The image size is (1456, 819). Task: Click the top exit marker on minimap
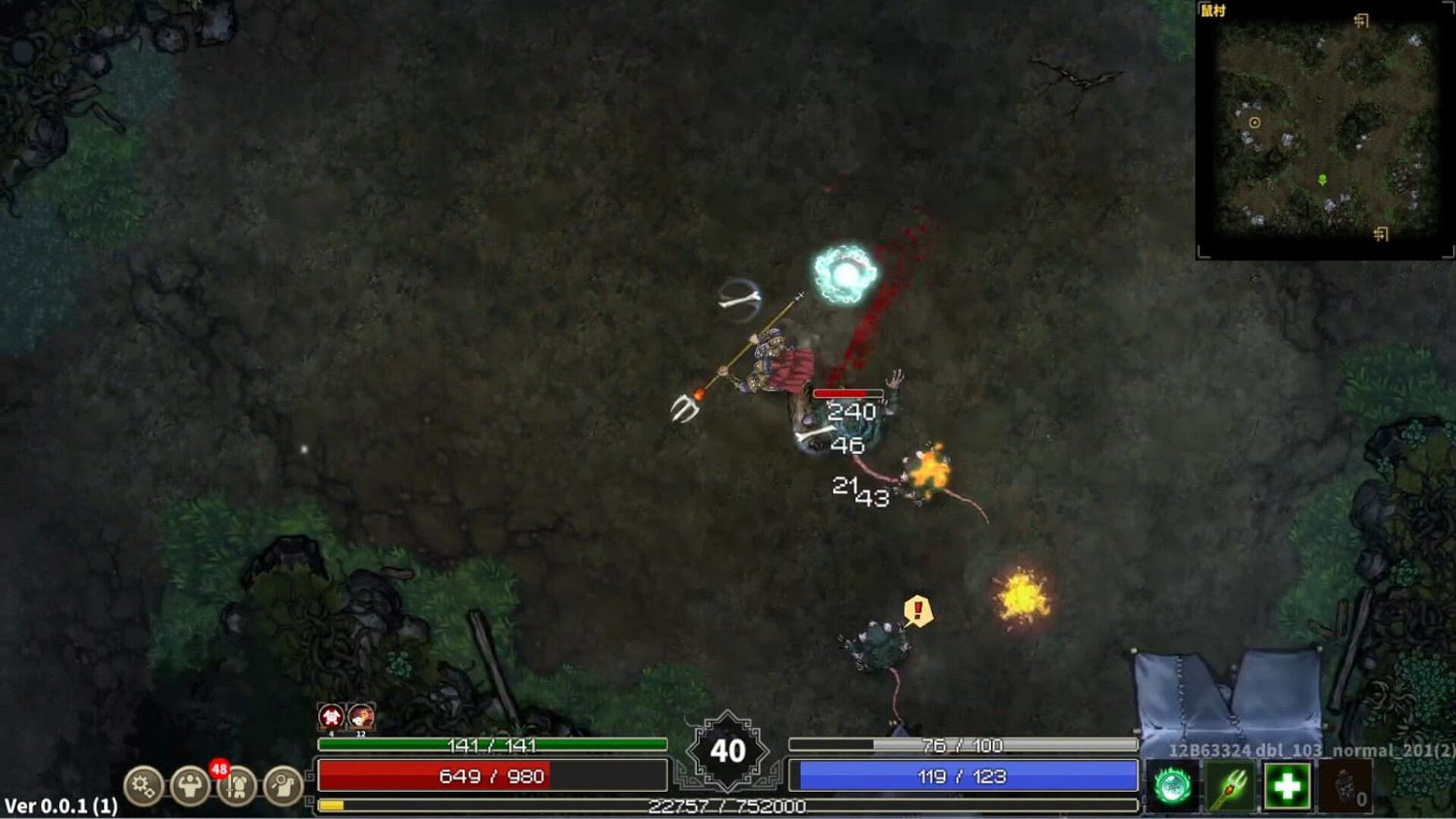click(x=1363, y=18)
